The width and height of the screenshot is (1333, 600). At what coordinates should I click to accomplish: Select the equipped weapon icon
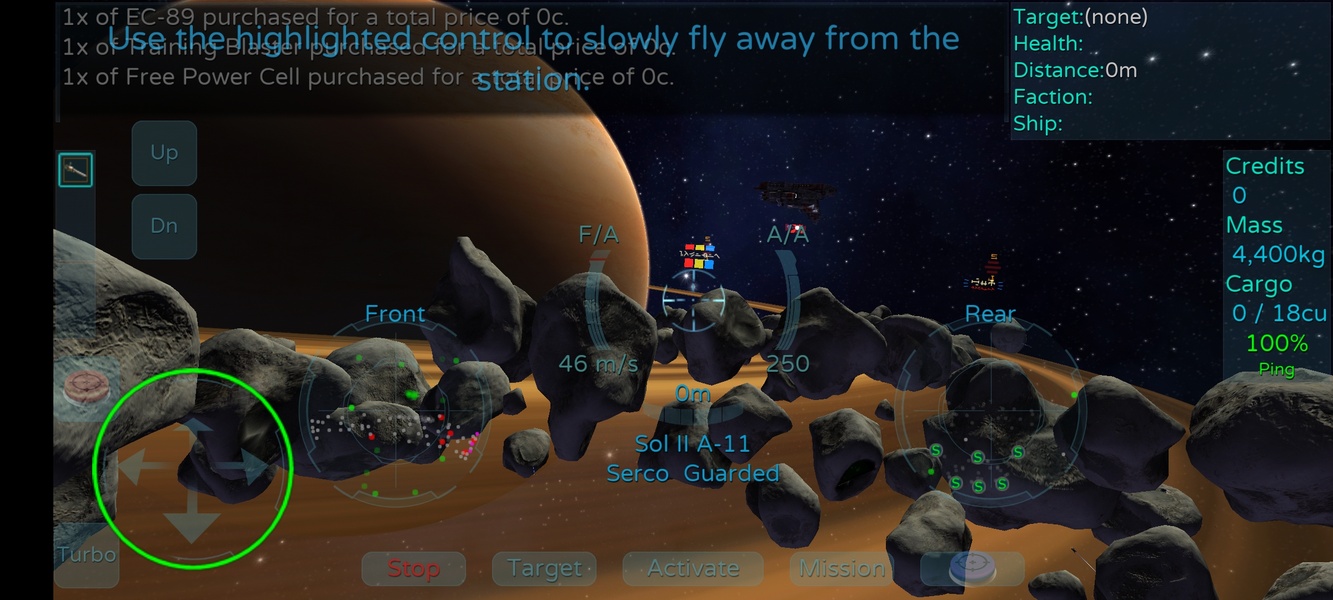75,170
